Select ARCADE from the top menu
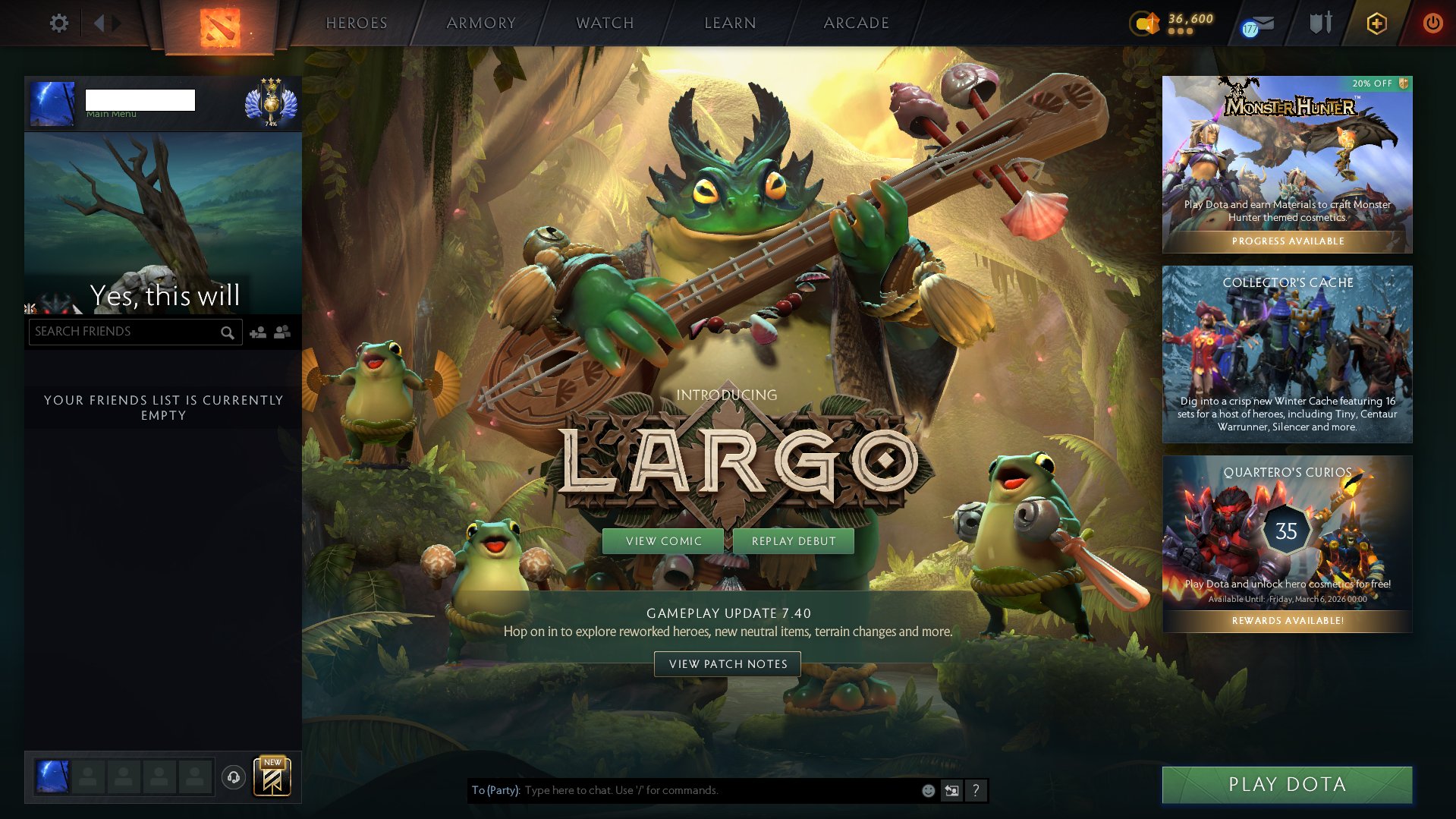Viewport: 1456px width, 819px height. point(856,23)
